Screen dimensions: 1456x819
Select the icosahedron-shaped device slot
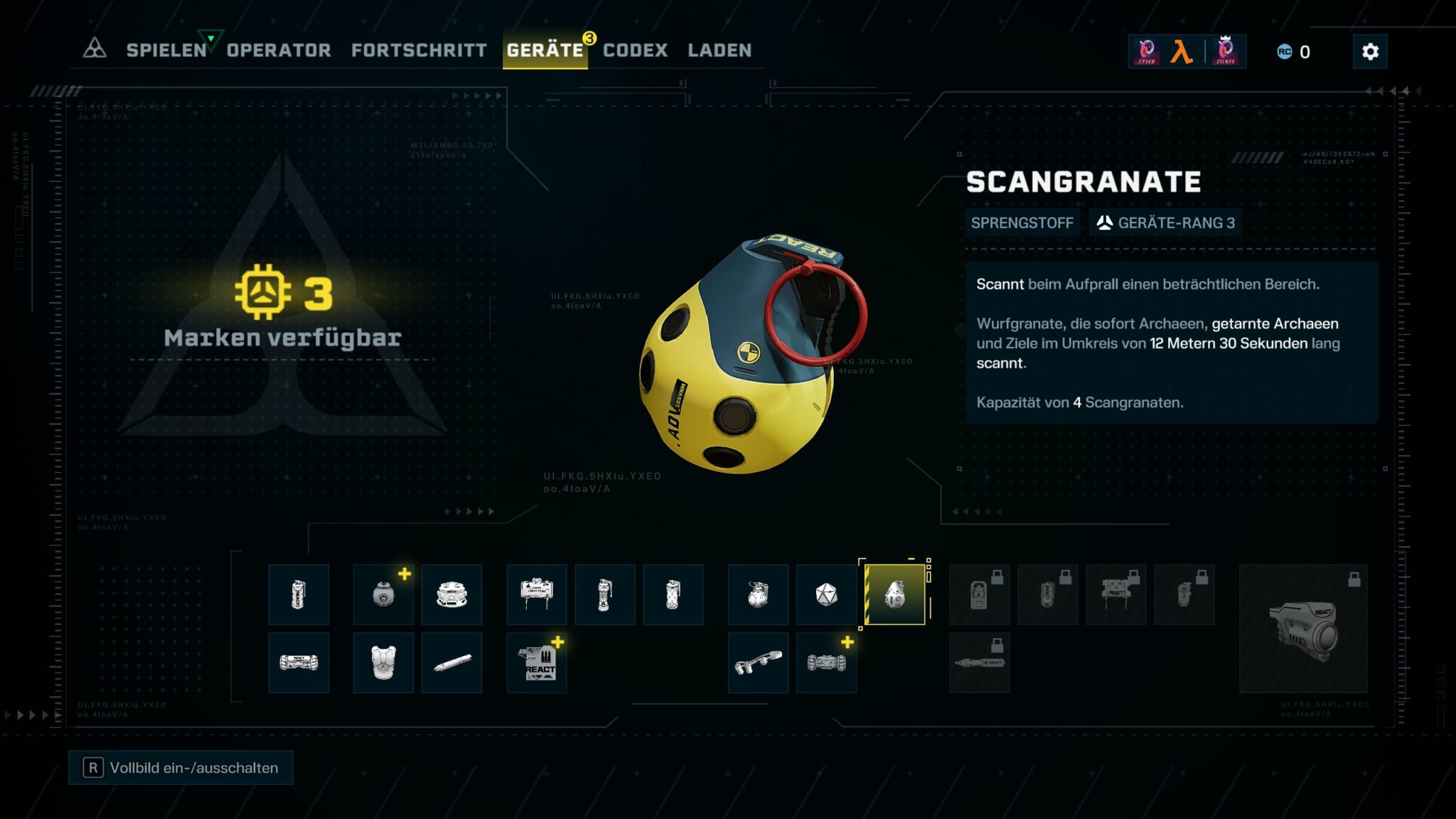tap(826, 594)
